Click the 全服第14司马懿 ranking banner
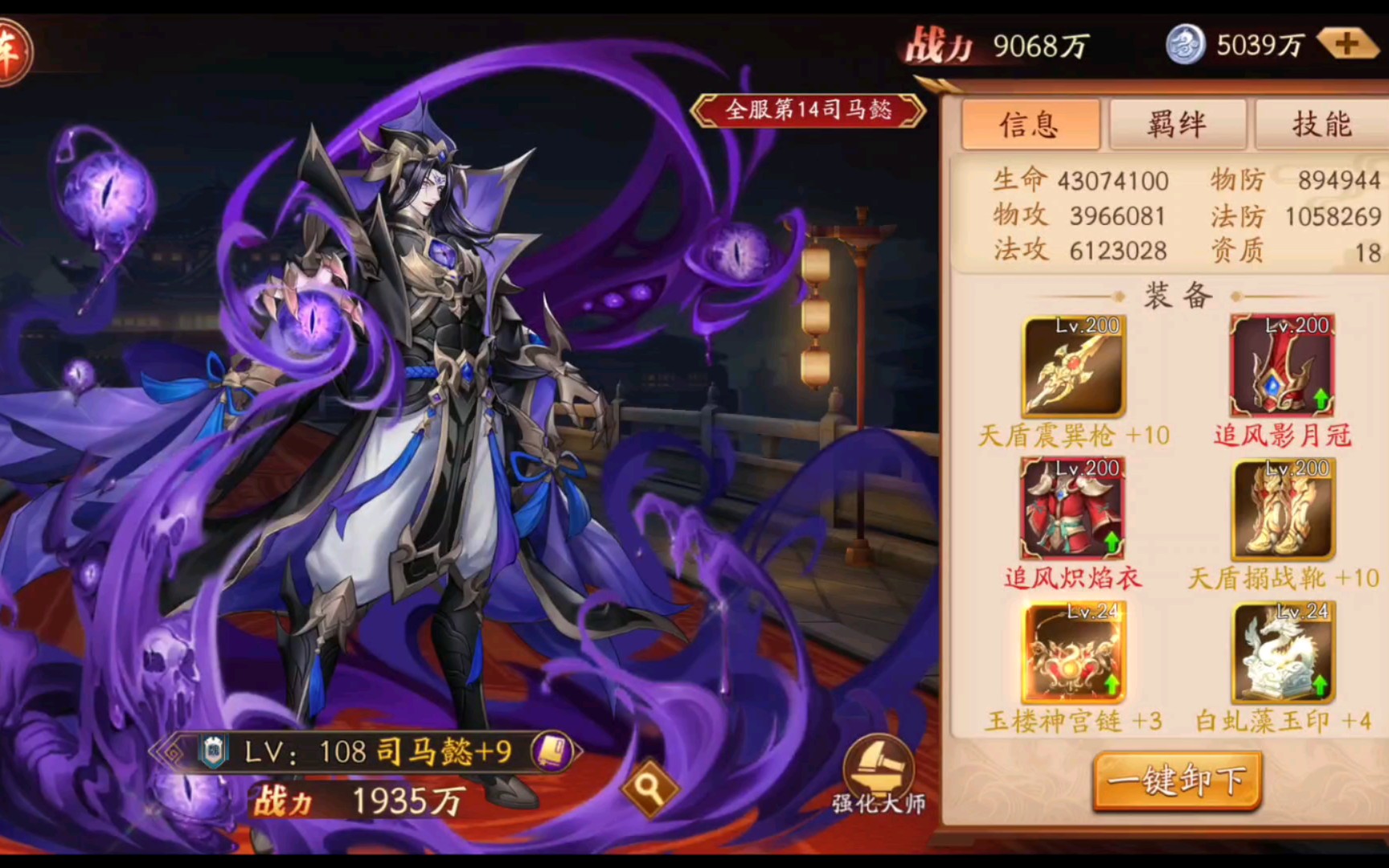Viewport: 1389px width, 868px height. pos(808,110)
